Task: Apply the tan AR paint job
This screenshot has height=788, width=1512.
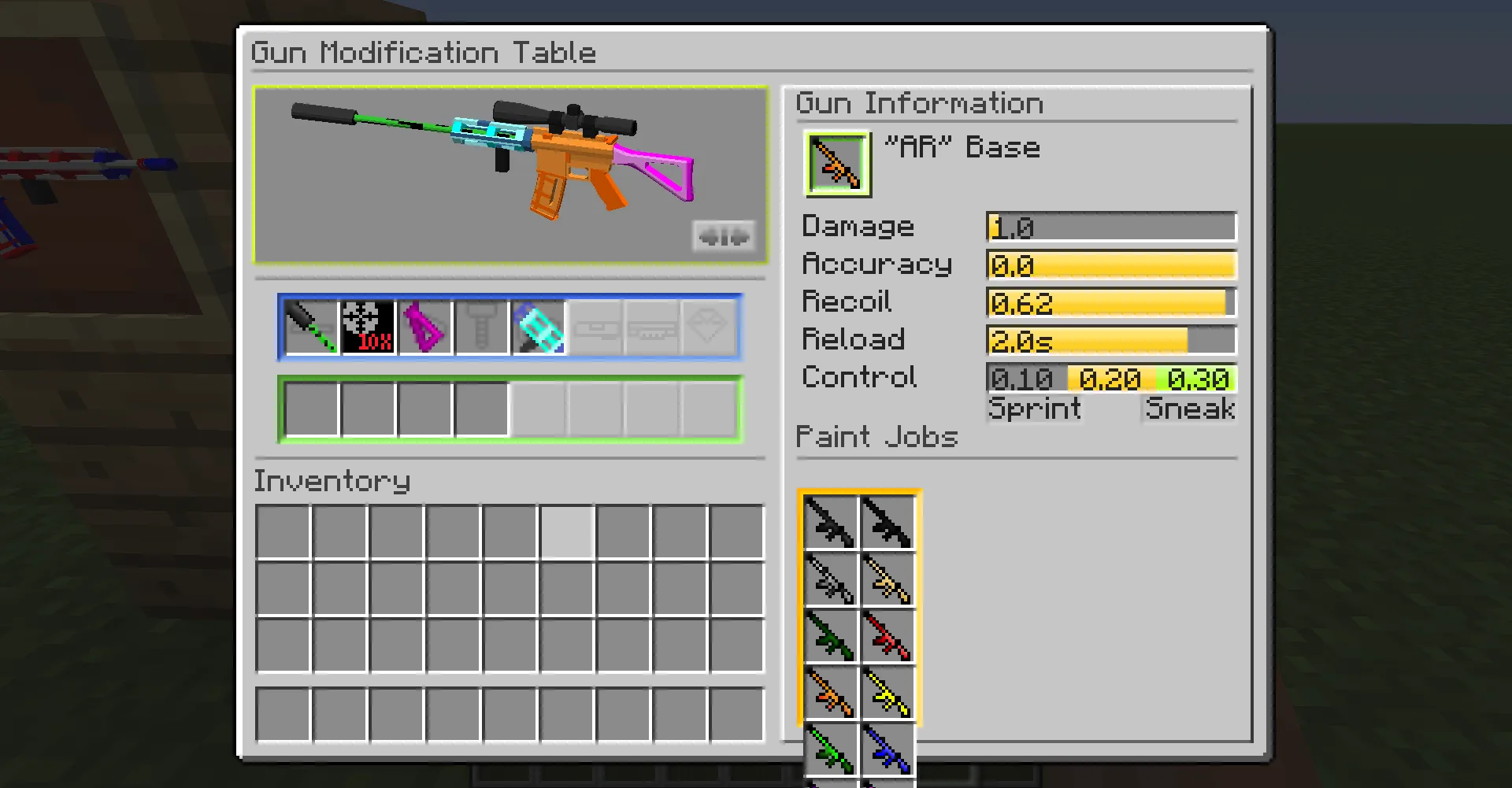Action: click(888, 579)
